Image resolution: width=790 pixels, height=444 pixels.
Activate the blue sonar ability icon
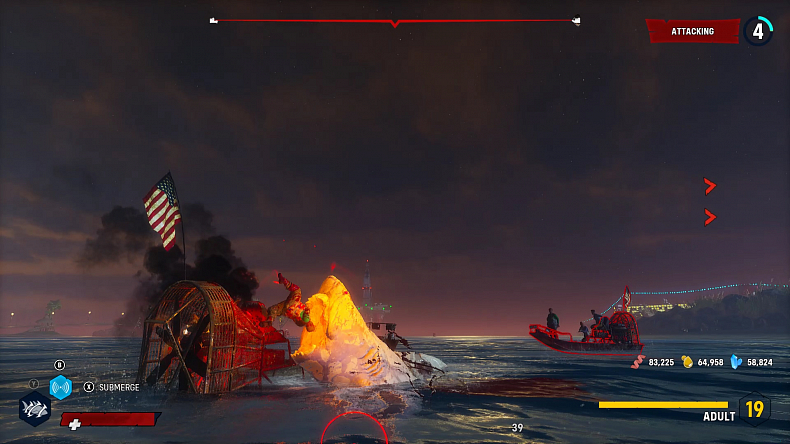point(60,387)
